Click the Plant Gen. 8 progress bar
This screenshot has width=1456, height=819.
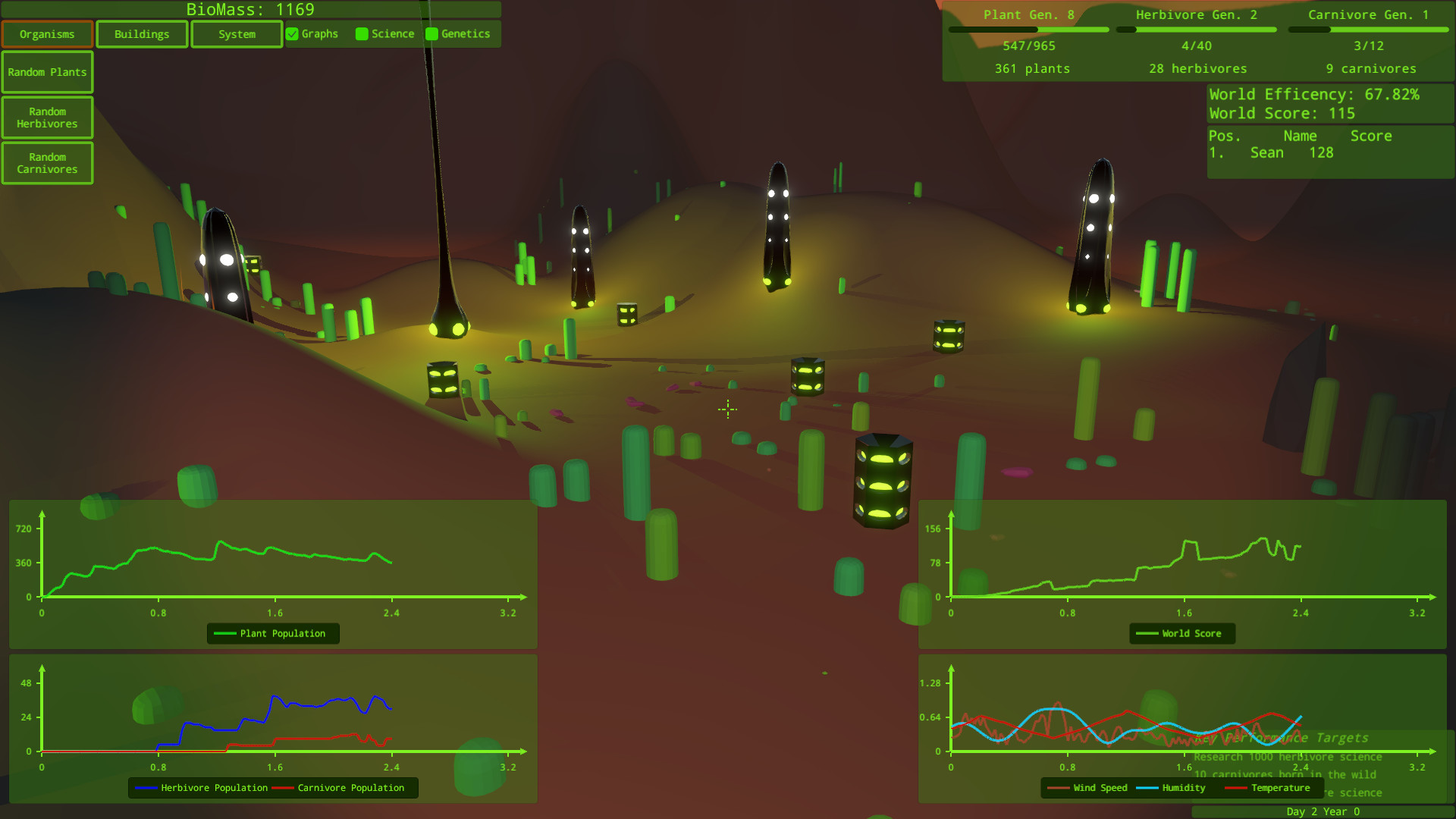(1030, 29)
